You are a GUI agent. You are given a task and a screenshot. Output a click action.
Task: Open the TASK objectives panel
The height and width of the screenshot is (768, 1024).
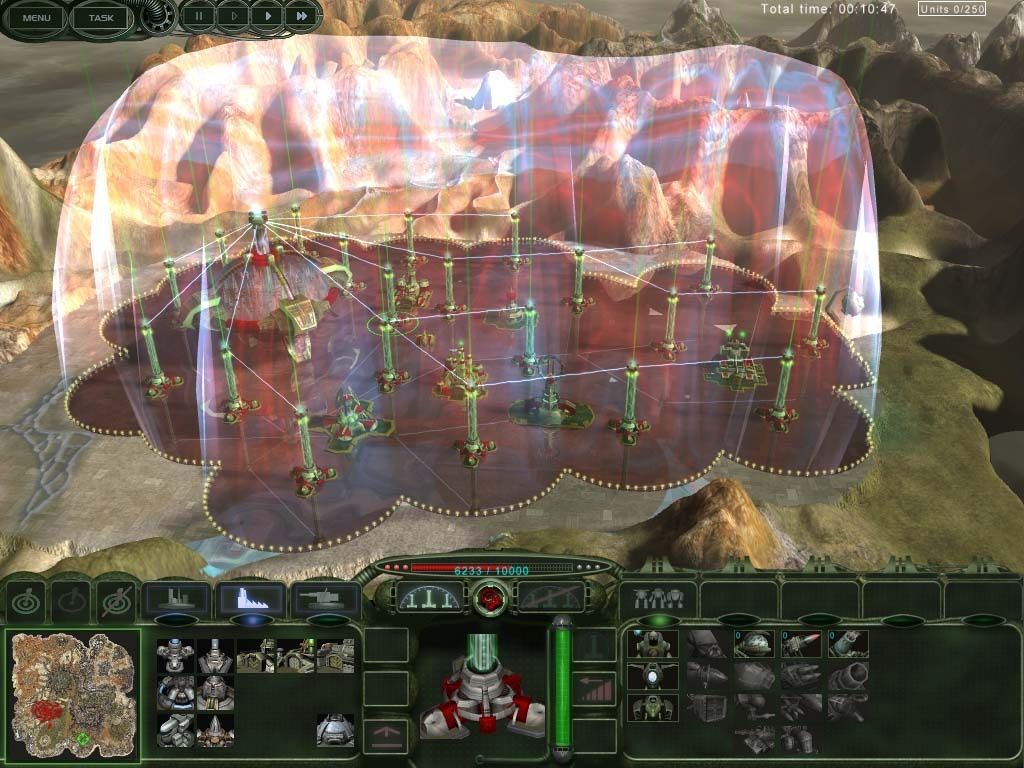click(101, 17)
